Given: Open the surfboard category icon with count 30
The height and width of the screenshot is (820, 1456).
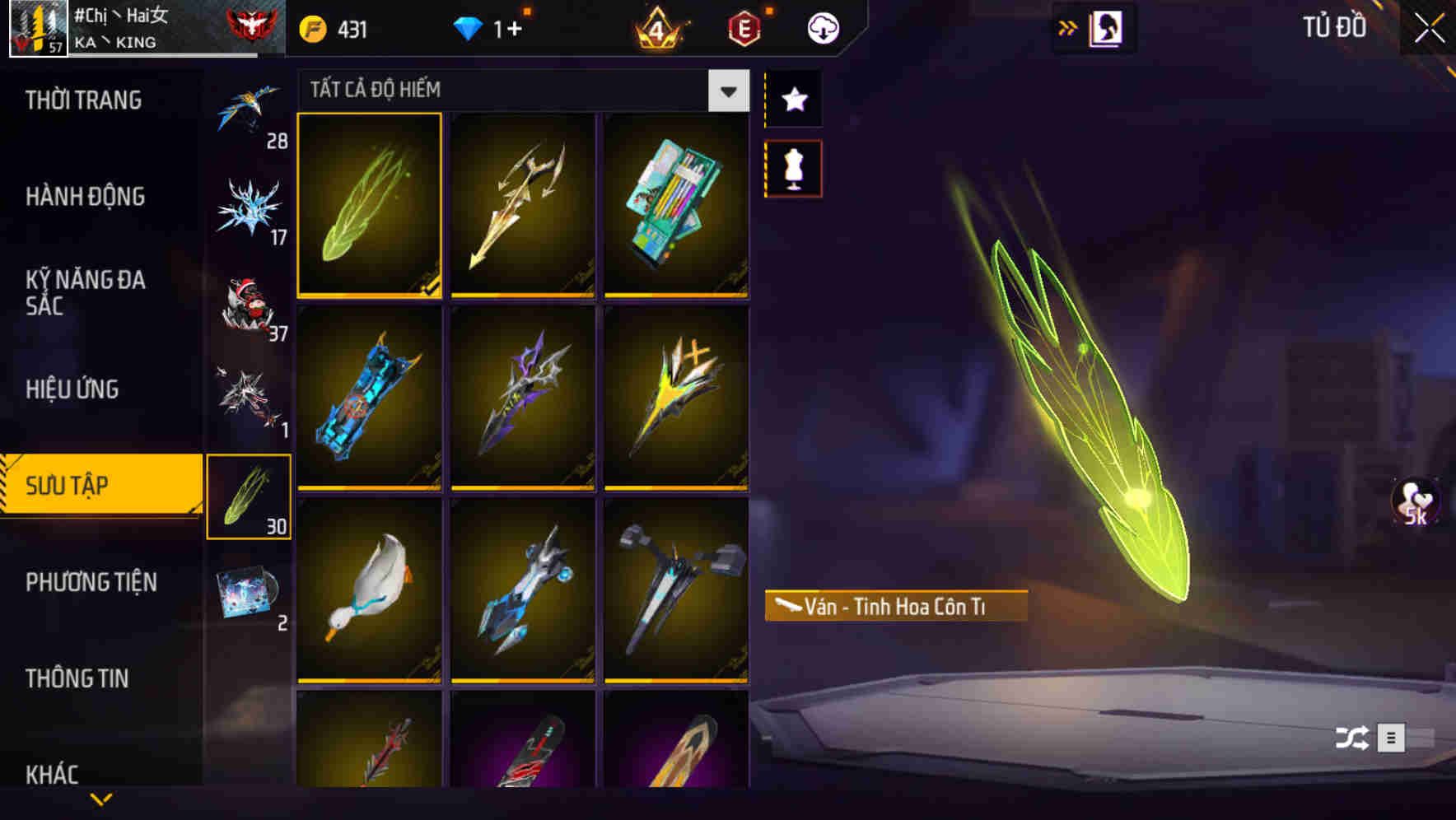Looking at the screenshot, I should click(x=249, y=494).
